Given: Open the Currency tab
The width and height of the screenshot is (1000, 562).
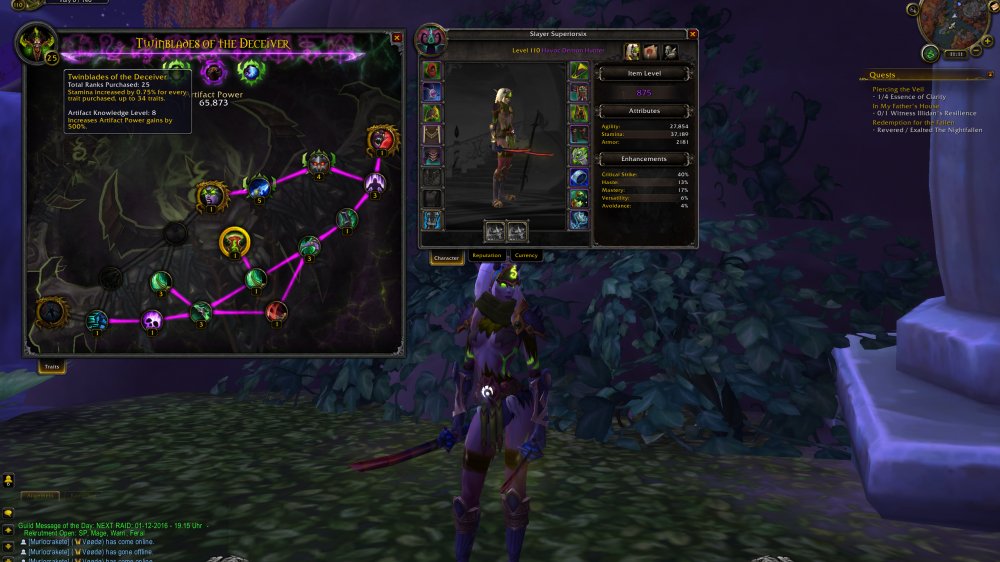Looking at the screenshot, I should (526, 256).
